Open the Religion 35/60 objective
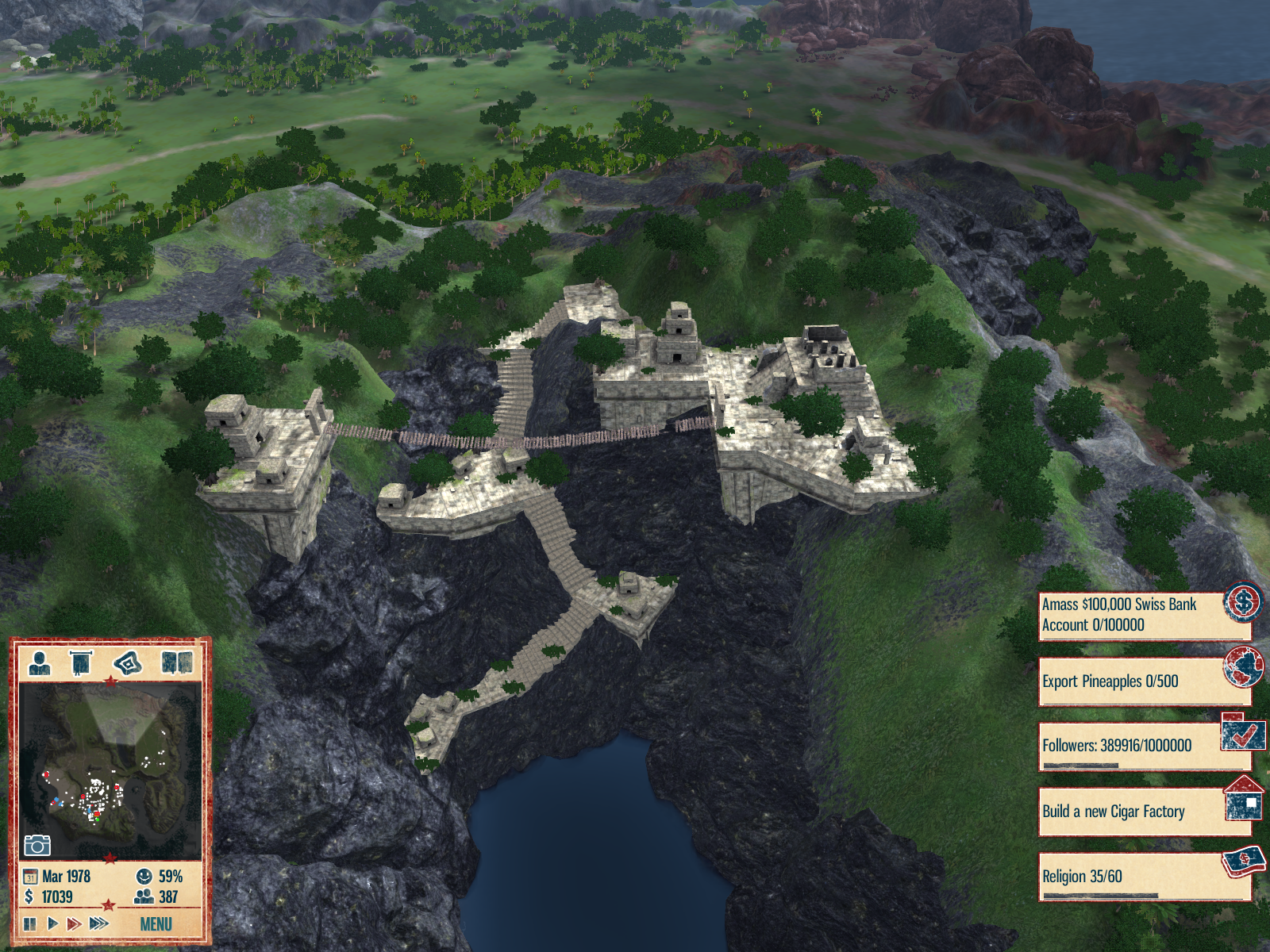 [x=1143, y=877]
